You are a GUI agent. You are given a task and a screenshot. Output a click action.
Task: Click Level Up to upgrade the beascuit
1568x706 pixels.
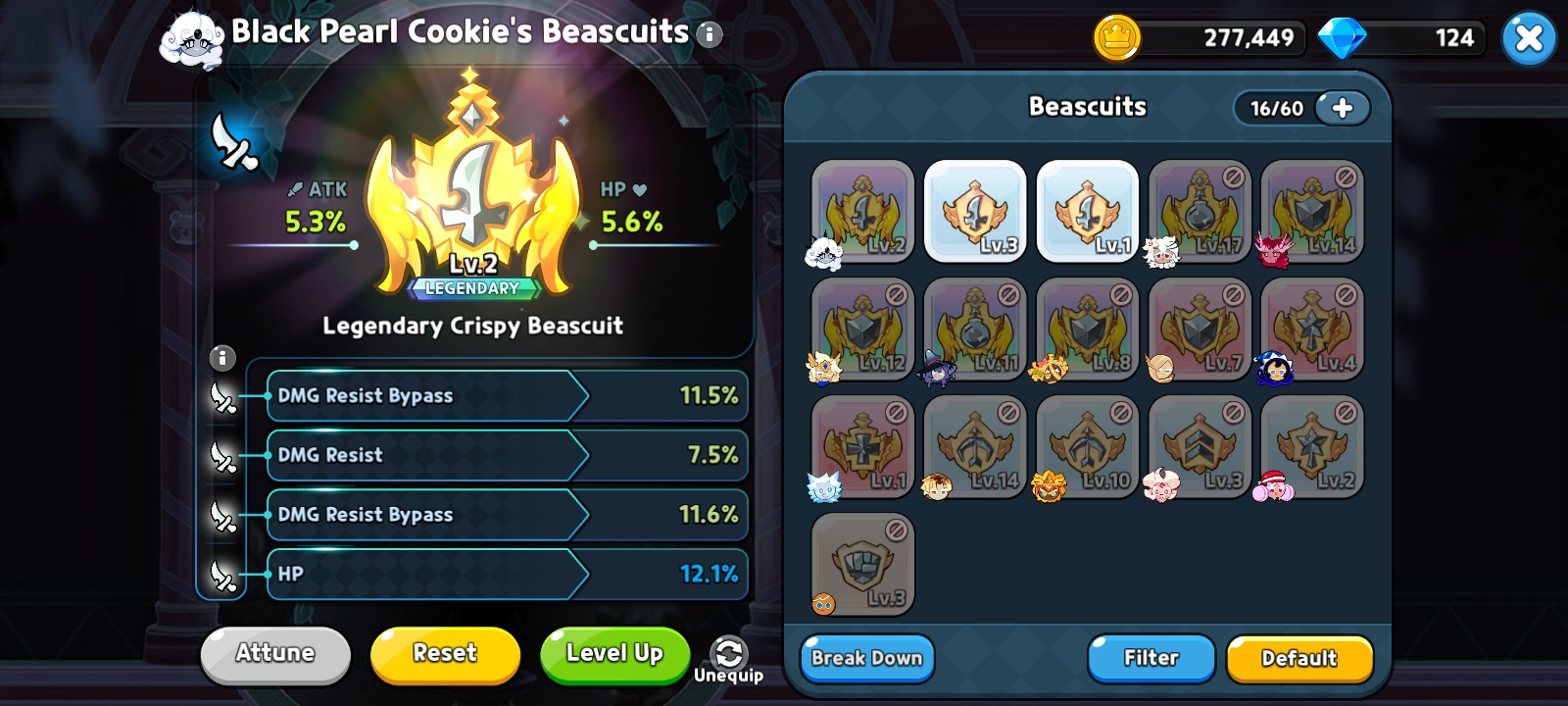point(614,654)
